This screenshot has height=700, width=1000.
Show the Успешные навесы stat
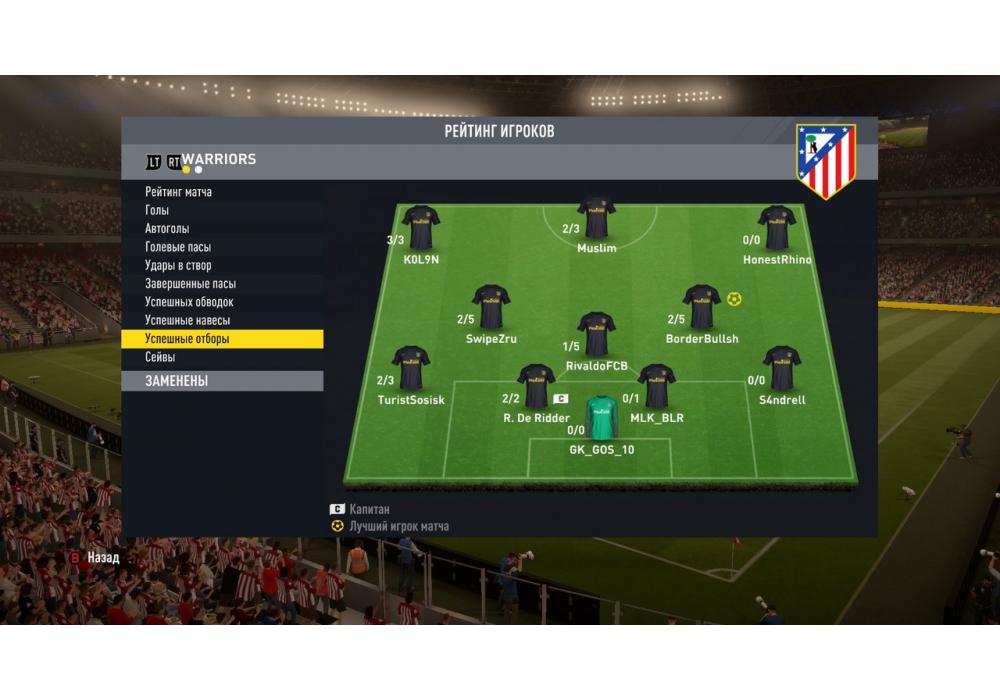[187, 320]
